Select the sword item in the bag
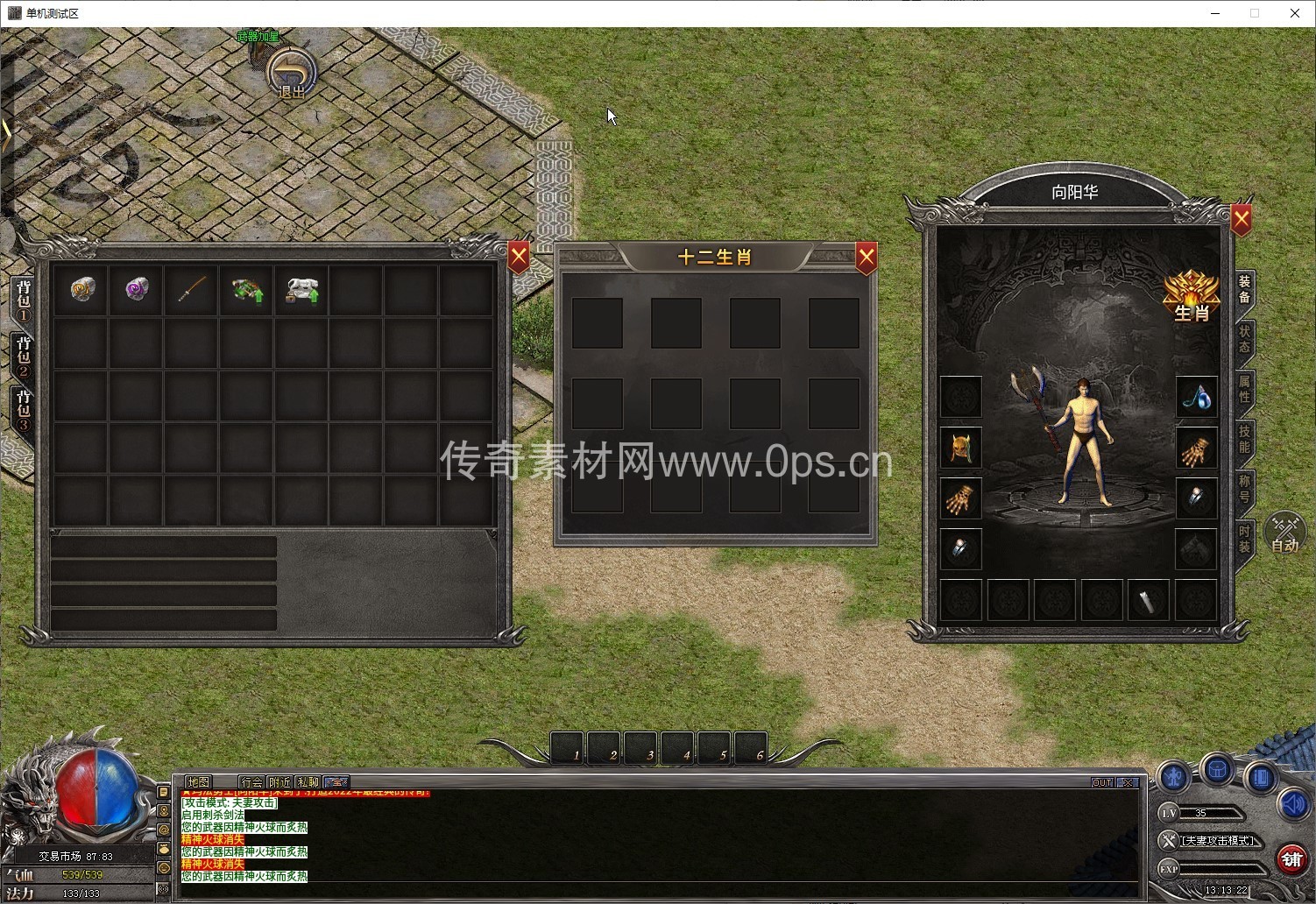The image size is (1316, 904). pyautogui.click(x=192, y=289)
